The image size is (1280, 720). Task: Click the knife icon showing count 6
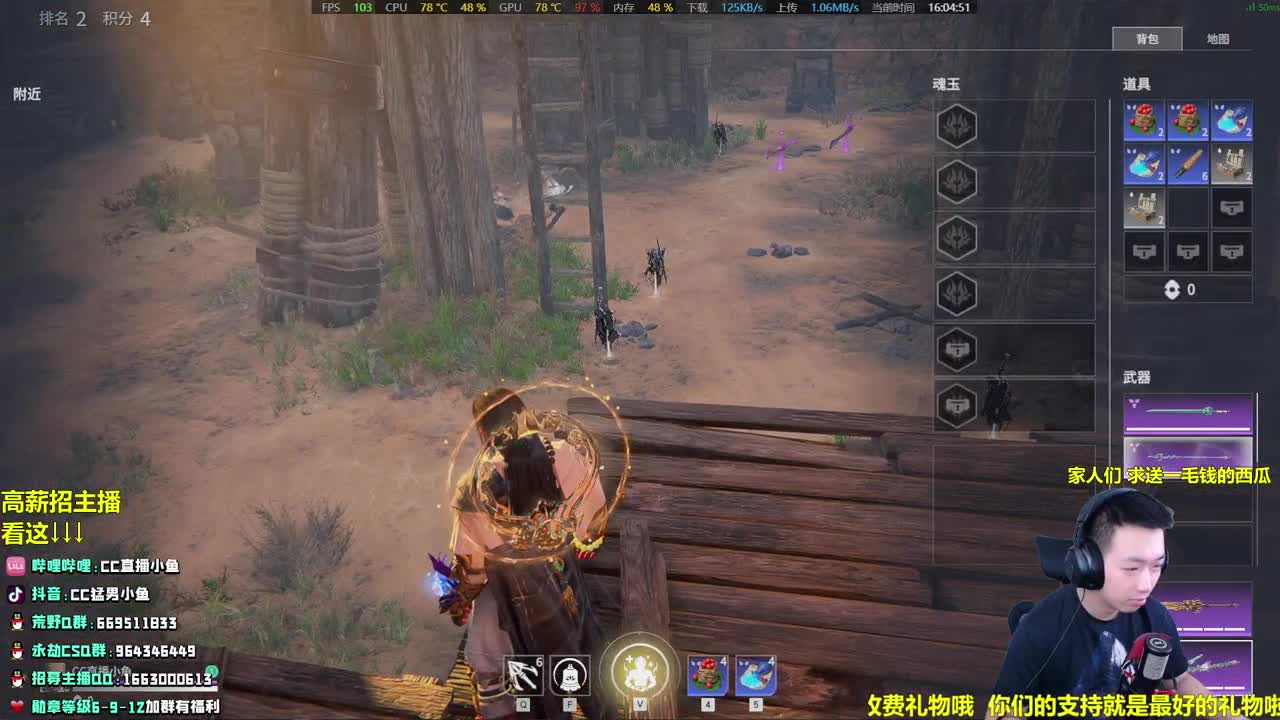point(1189,163)
